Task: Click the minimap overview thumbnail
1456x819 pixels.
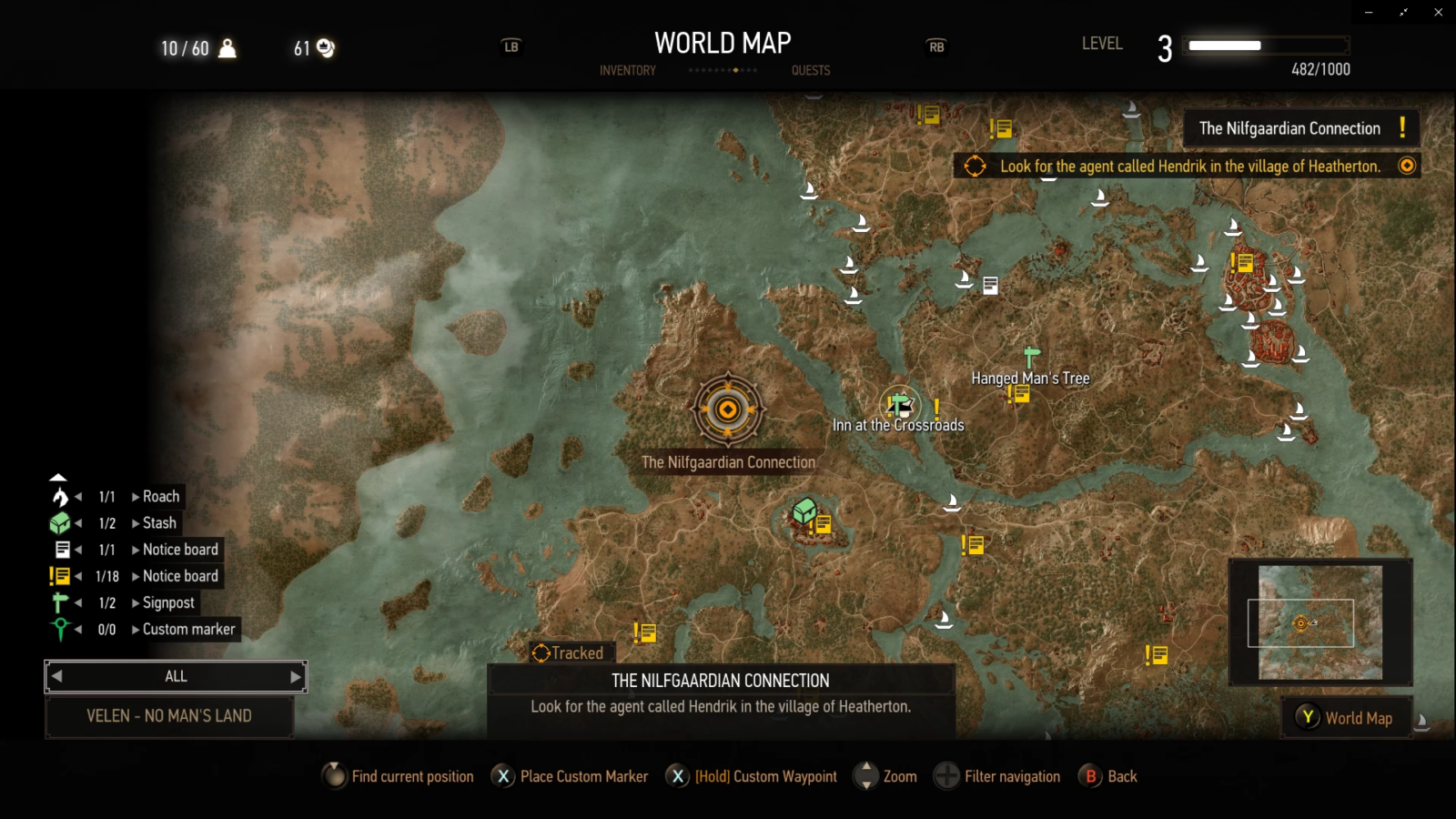Action: (1319, 623)
